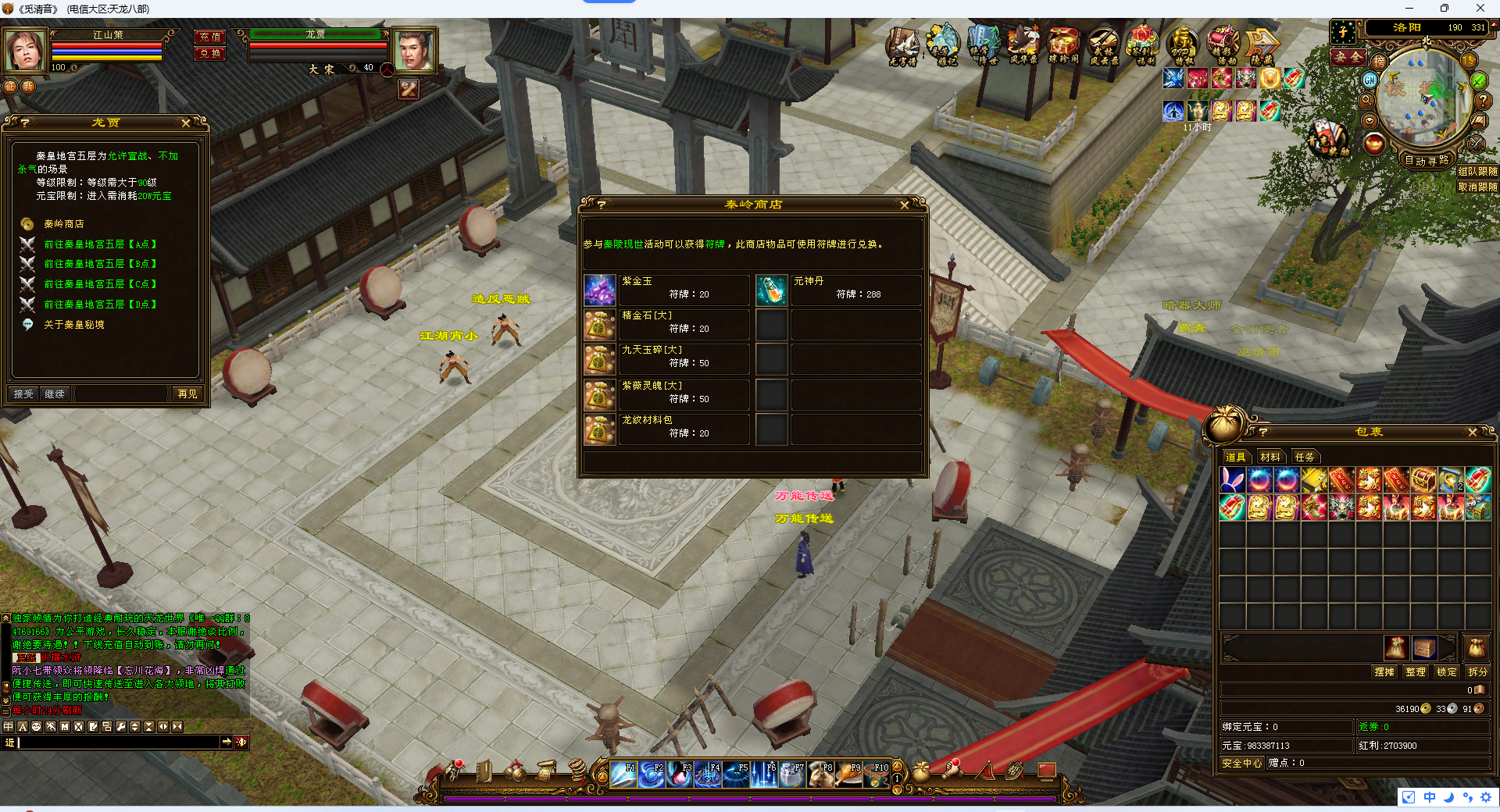Switch to the 材料 bag tab
The image size is (1500, 812).
(x=1270, y=458)
